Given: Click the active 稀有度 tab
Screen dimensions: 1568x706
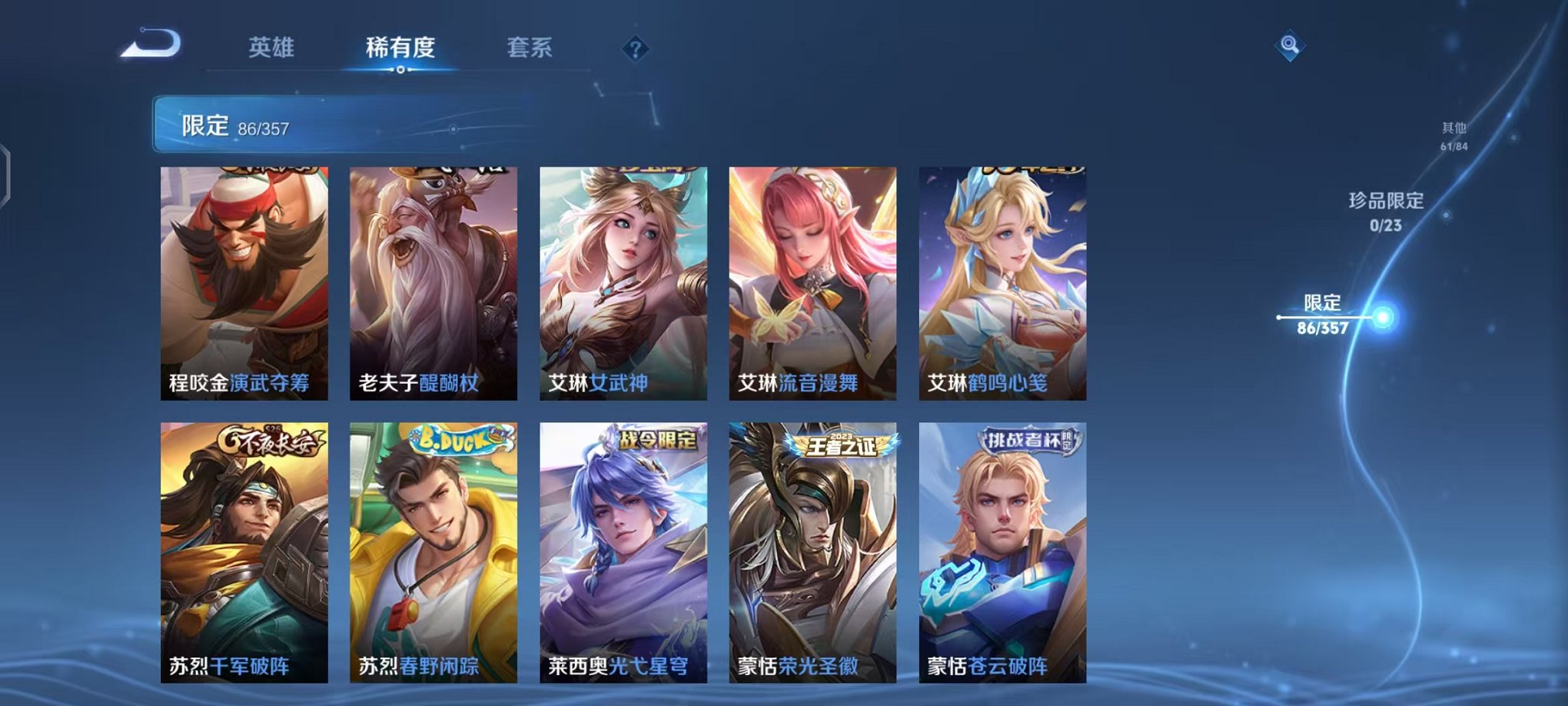Looking at the screenshot, I should [400, 48].
